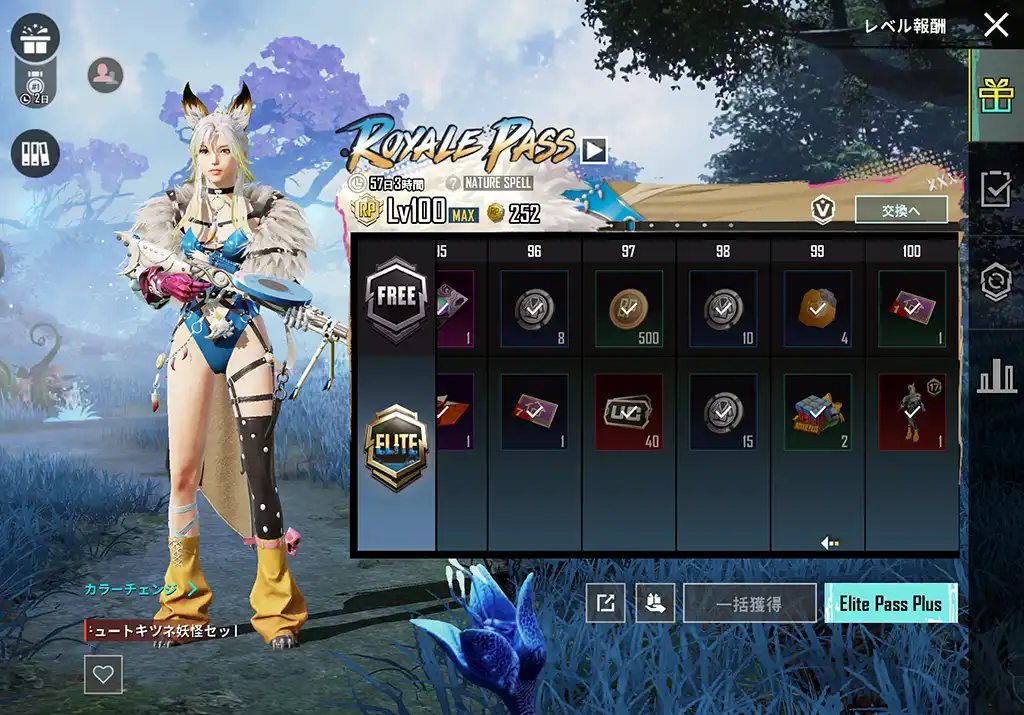
Task: Add the outfit to favorites with heart
Action: (x=103, y=674)
